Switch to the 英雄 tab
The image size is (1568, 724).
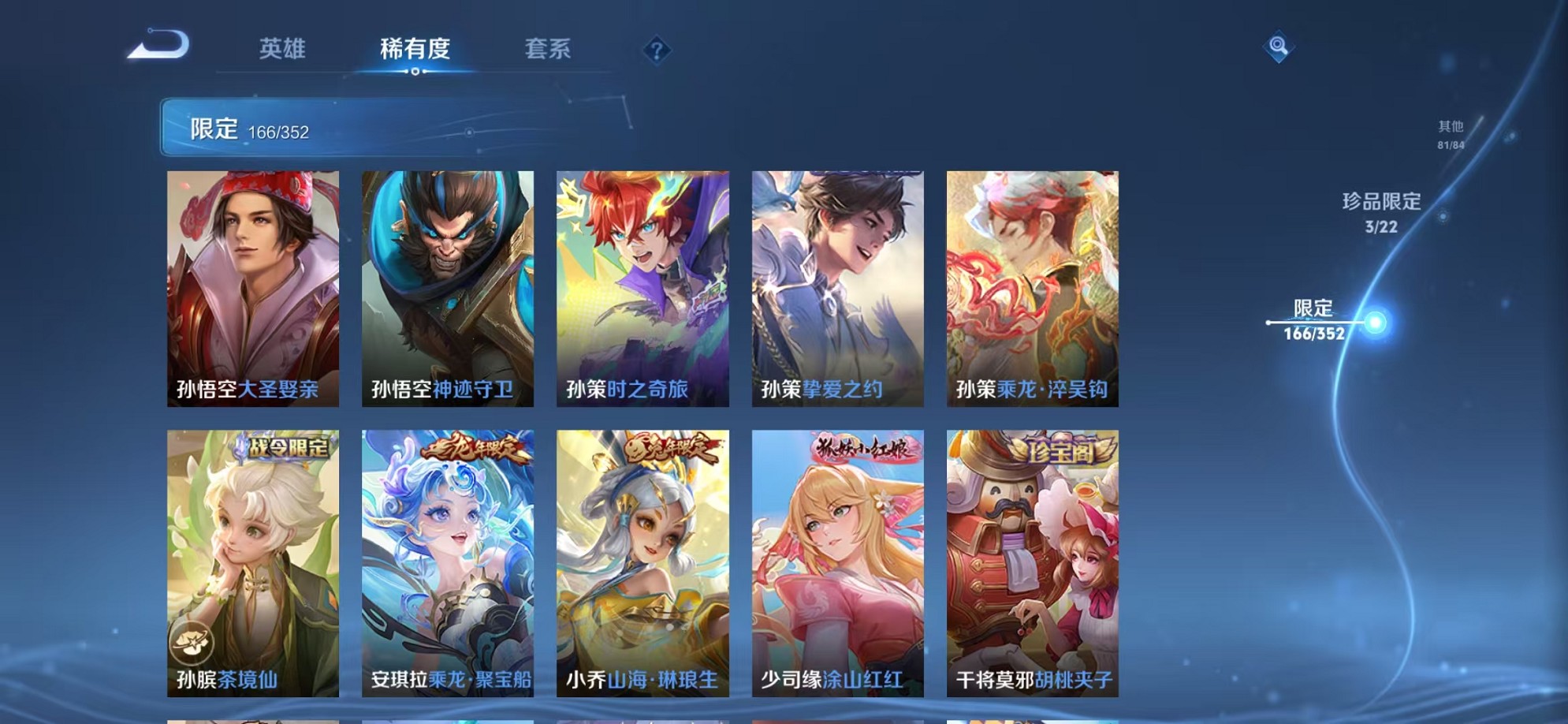point(283,50)
